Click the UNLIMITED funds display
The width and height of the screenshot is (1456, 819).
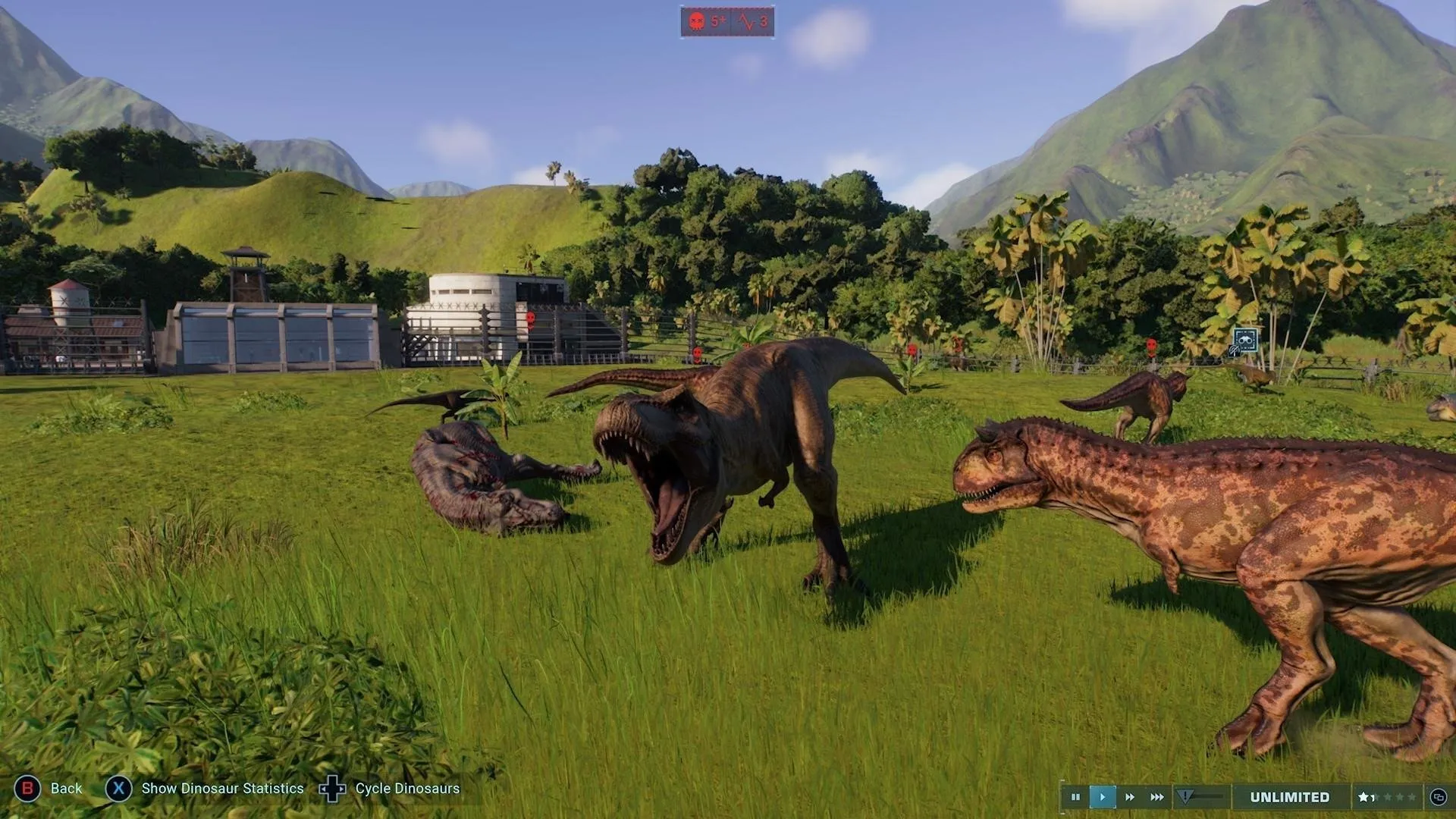[x=1289, y=795]
